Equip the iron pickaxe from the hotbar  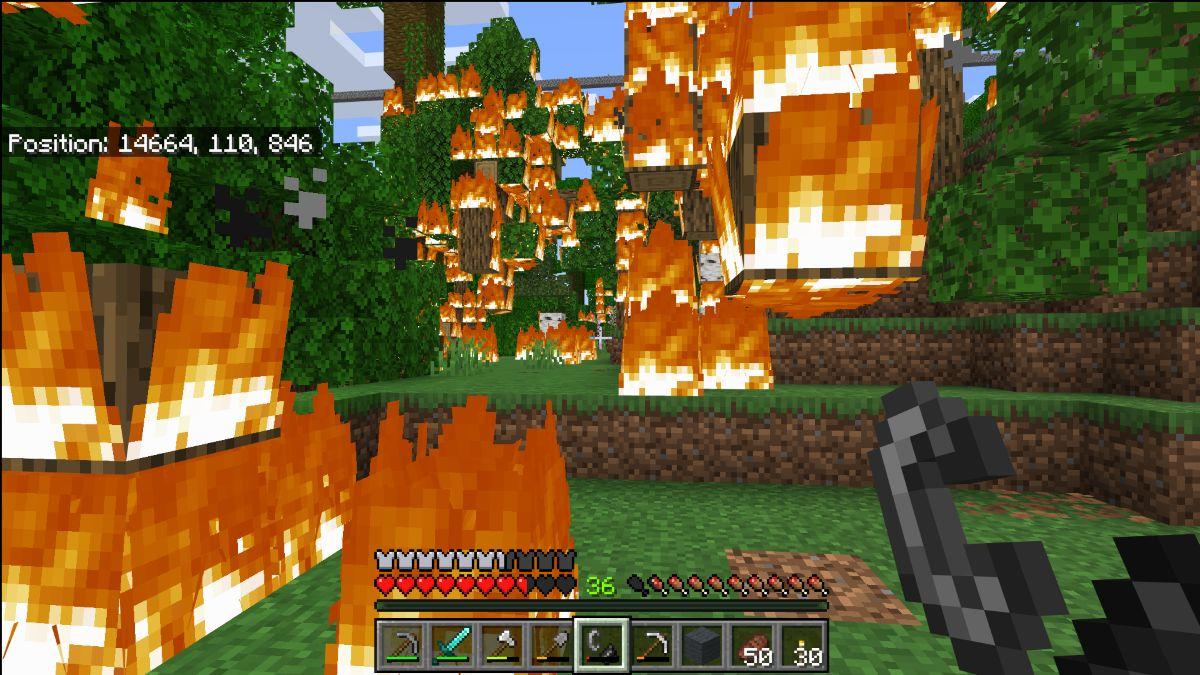(652, 645)
